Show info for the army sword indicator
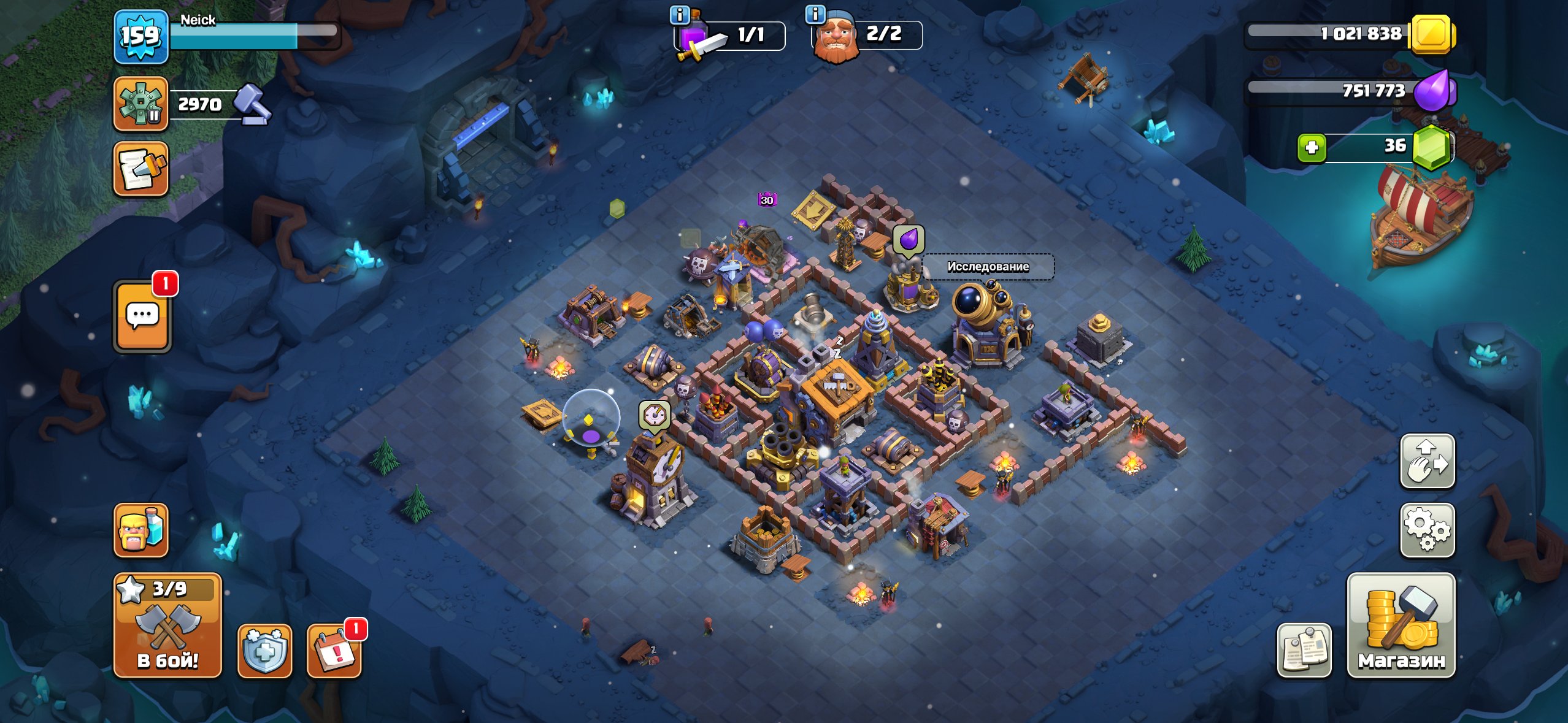1568x723 pixels. 679,15
